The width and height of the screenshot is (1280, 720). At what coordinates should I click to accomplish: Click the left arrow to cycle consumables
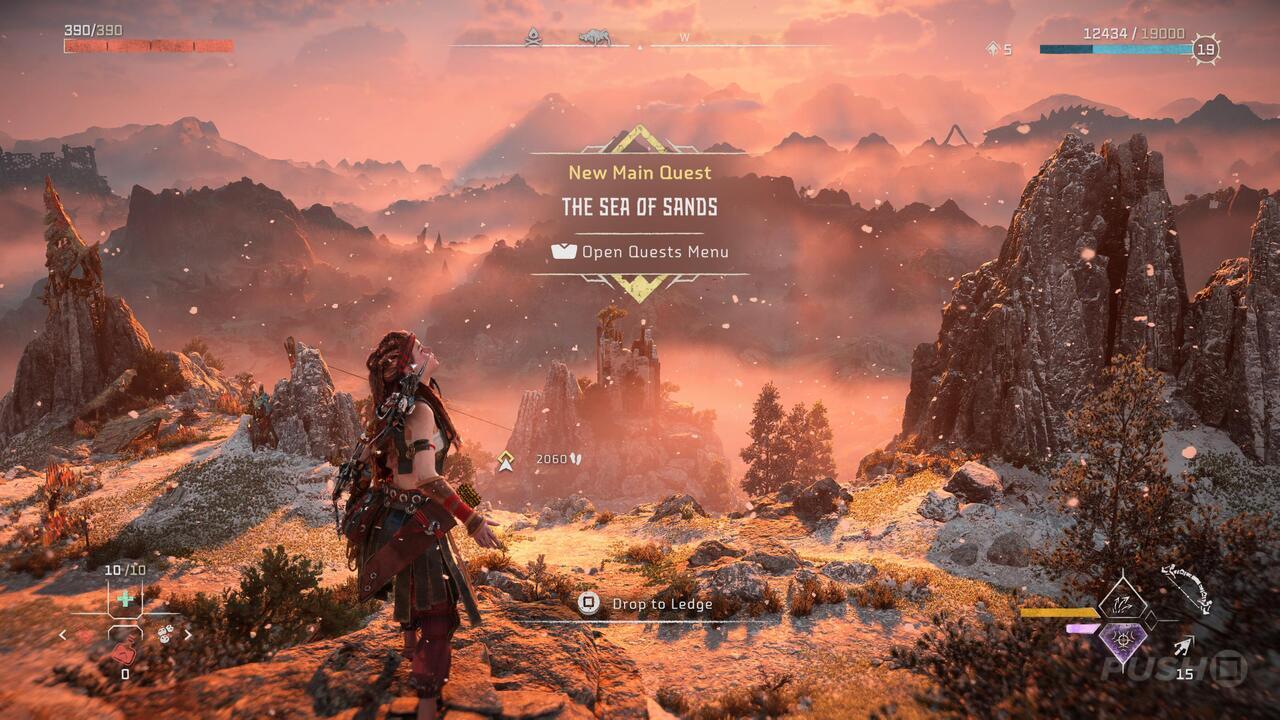62,634
